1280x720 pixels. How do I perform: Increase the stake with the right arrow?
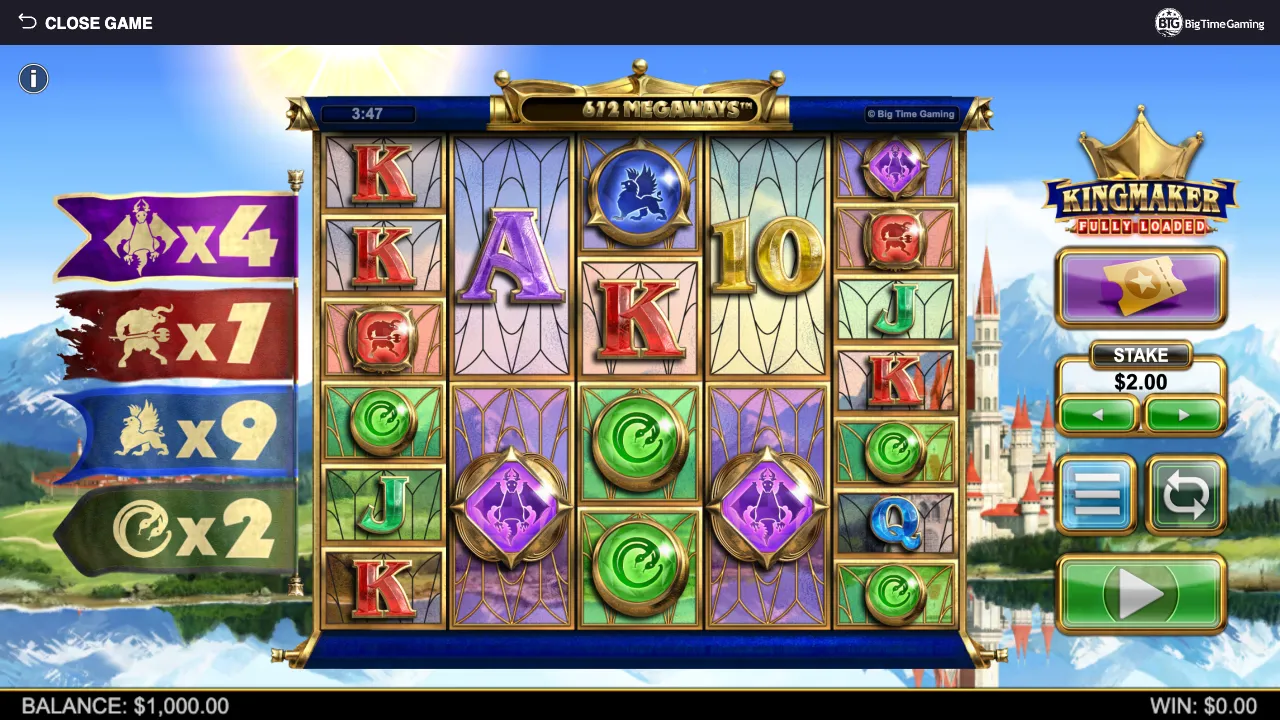pyautogui.click(x=1186, y=413)
